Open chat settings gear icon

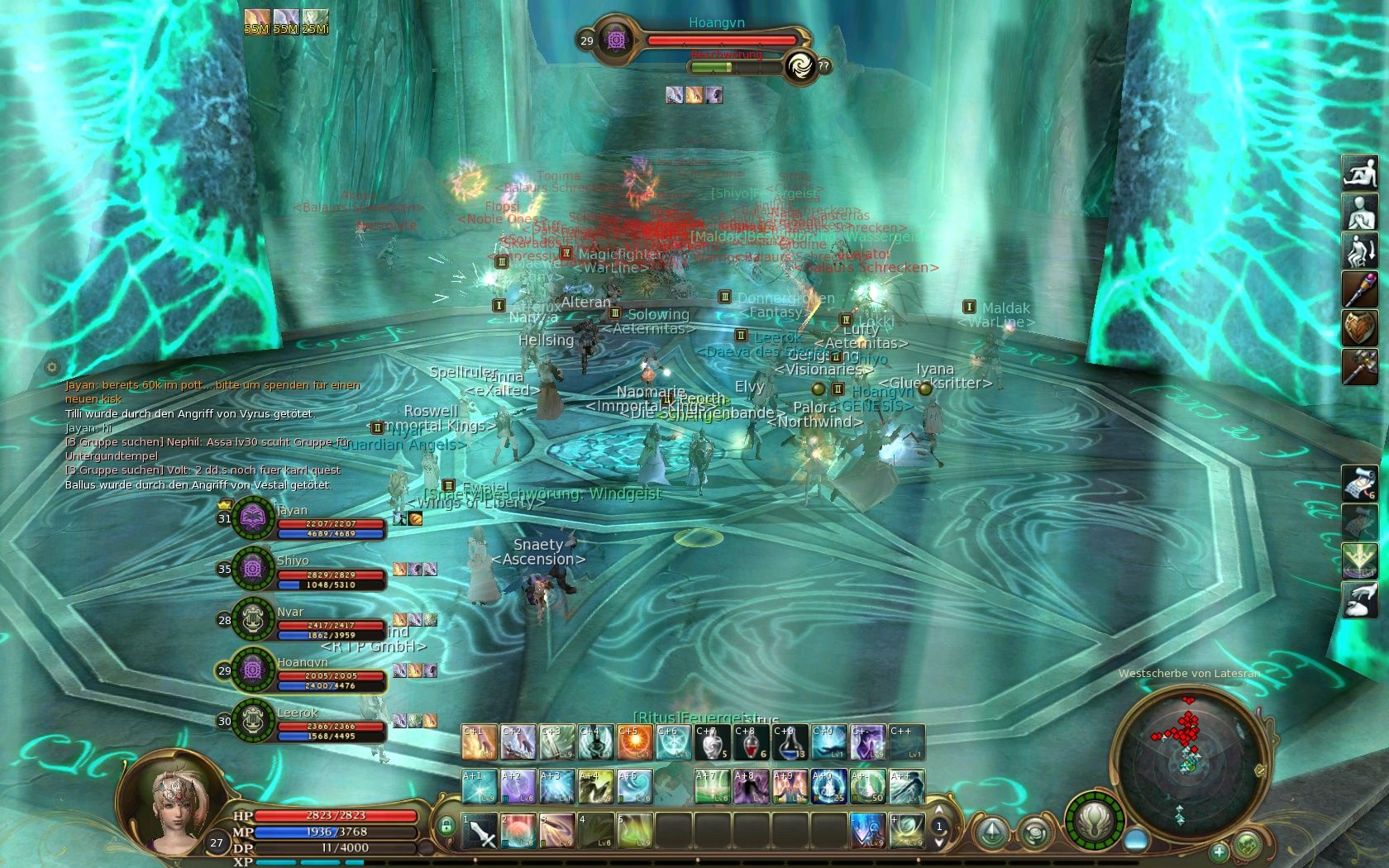pos(52,367)
